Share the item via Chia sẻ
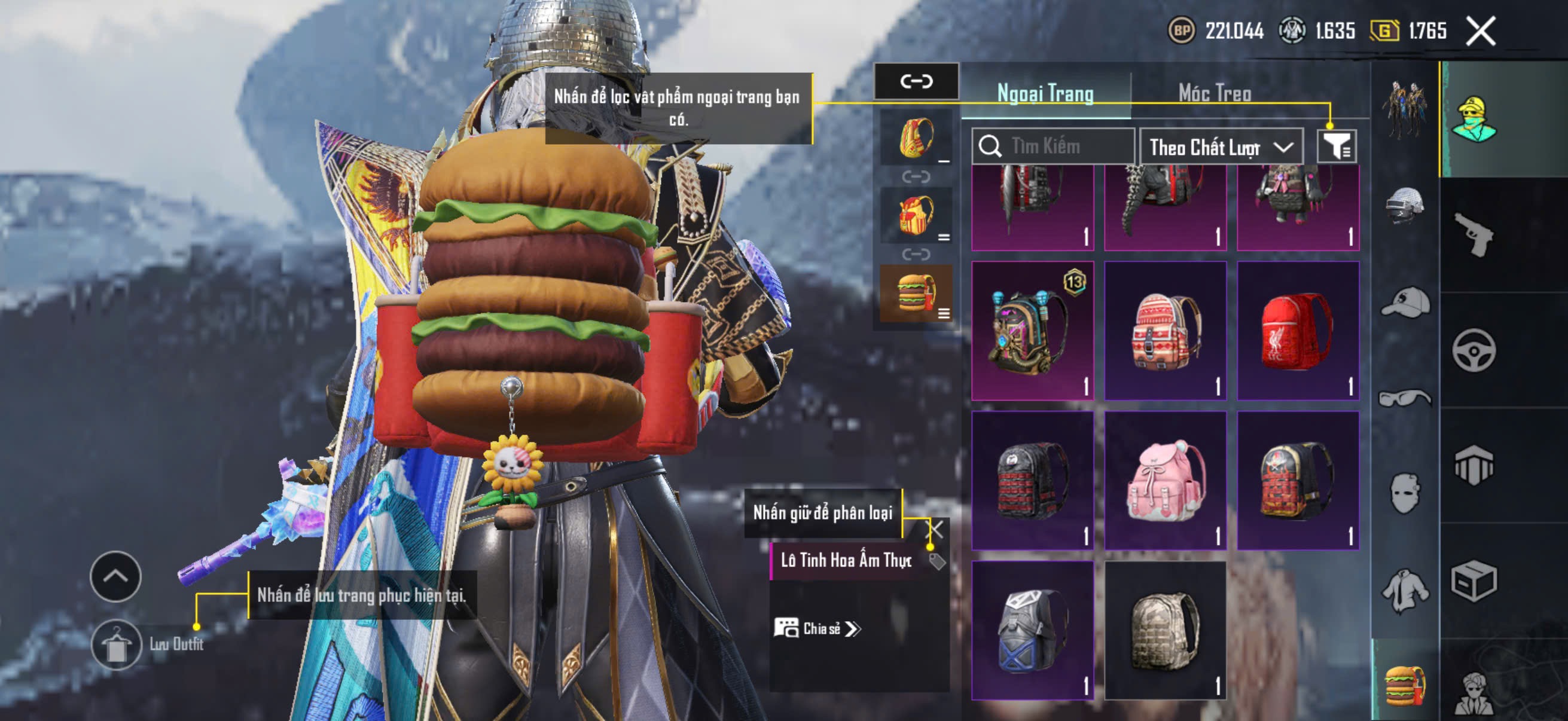1568x721 pixels. coord(817,628)
